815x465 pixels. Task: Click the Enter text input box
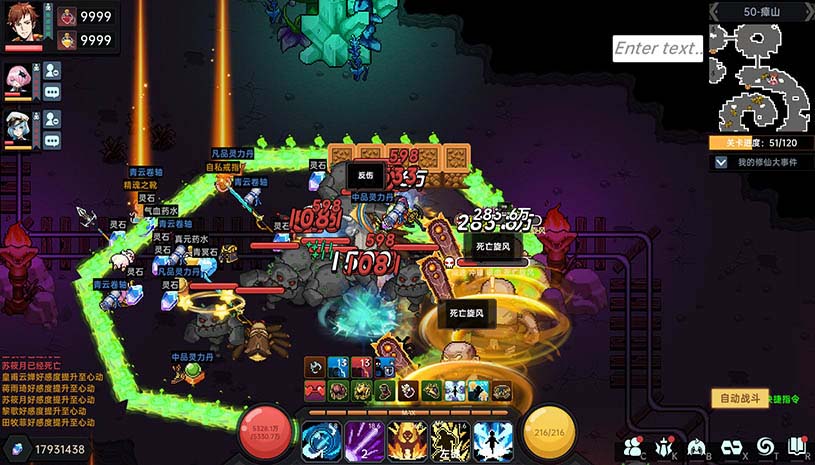(x=657, y=48)
